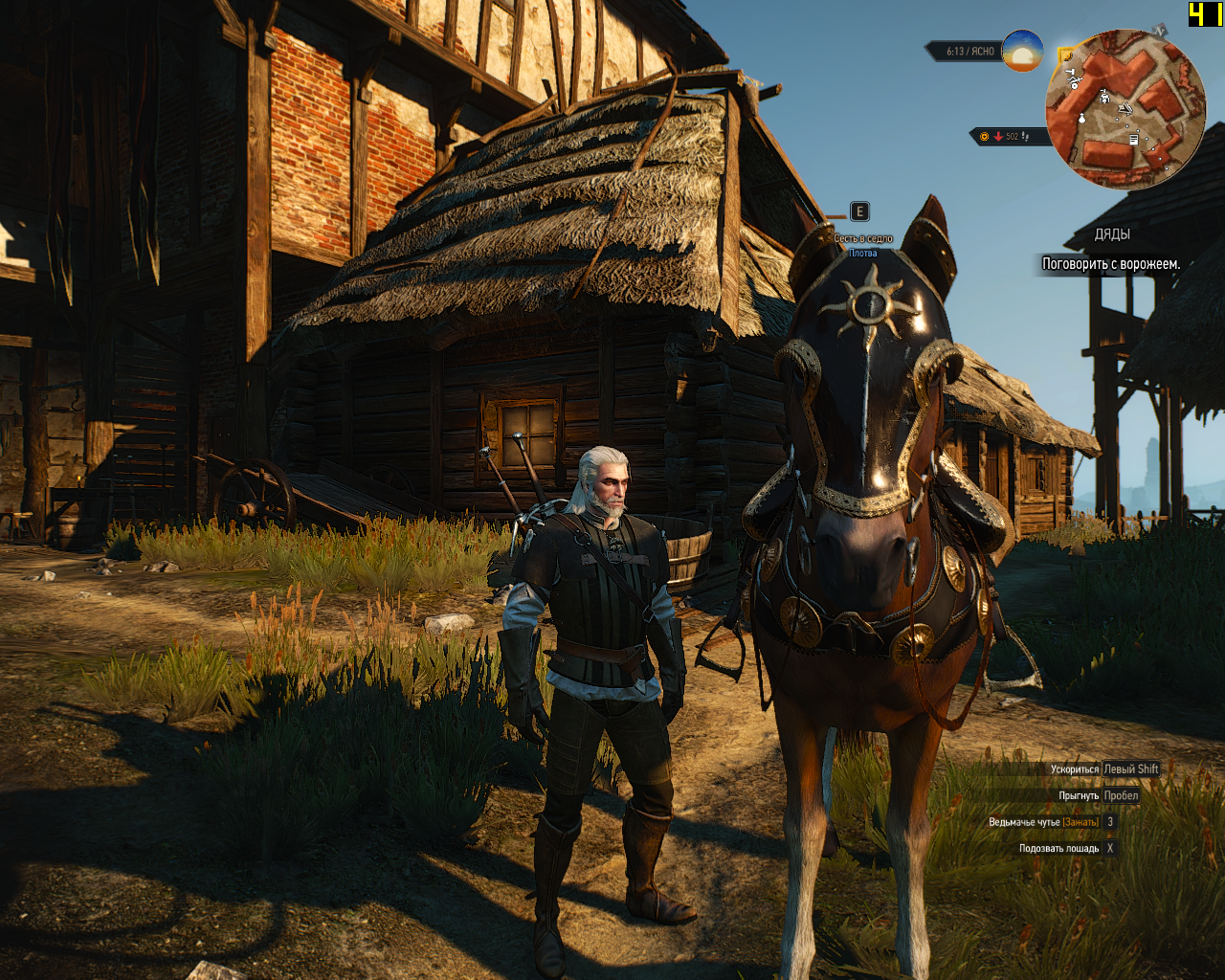Click the potion flask marker on the minimap
This screenshot has height=980, width=1225.
click(x=1082, y=118)
